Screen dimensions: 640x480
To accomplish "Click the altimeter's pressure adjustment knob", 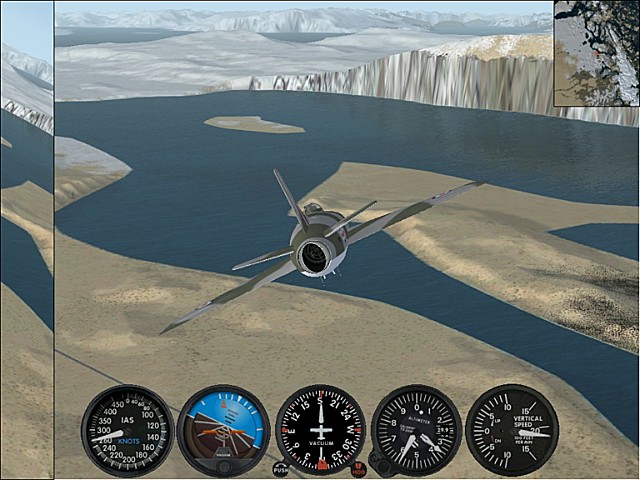I will [378, 464].
